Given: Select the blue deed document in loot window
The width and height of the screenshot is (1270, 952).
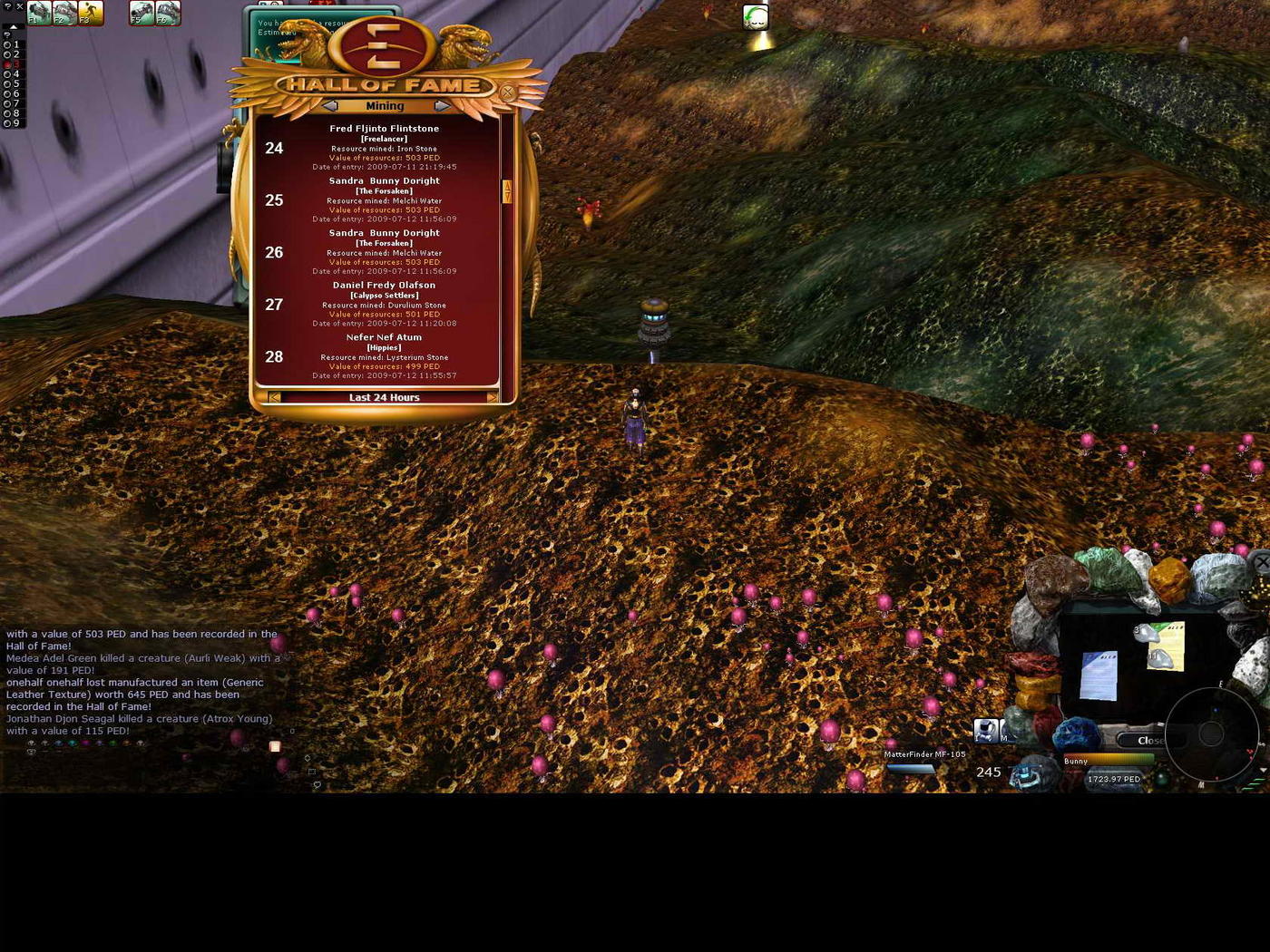Looking at the screenshot, I should click(1099, 675).
